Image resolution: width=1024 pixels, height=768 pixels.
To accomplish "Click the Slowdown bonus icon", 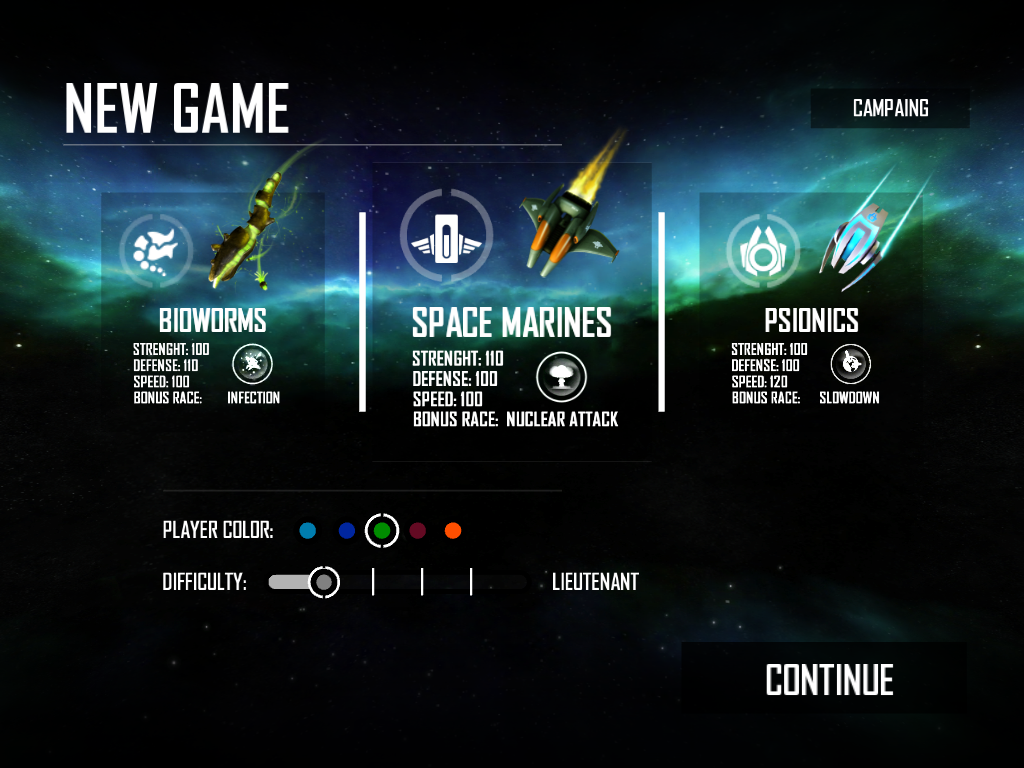I will pos(851,364).
